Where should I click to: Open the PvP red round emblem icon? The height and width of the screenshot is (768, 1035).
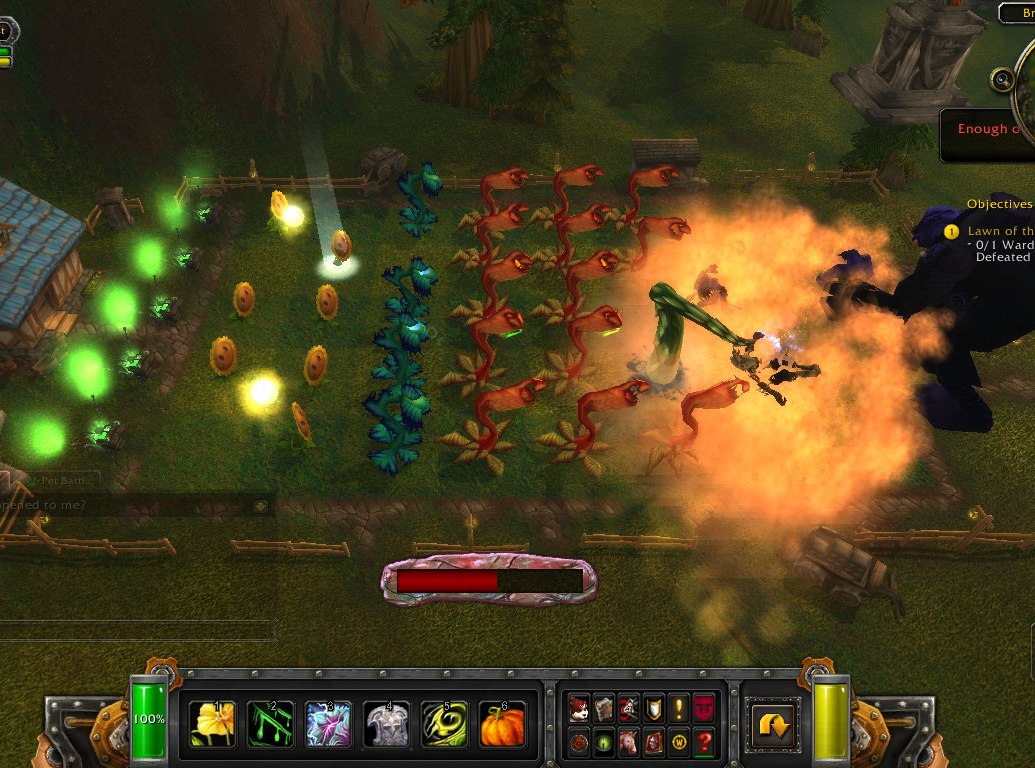click(580, 743)
